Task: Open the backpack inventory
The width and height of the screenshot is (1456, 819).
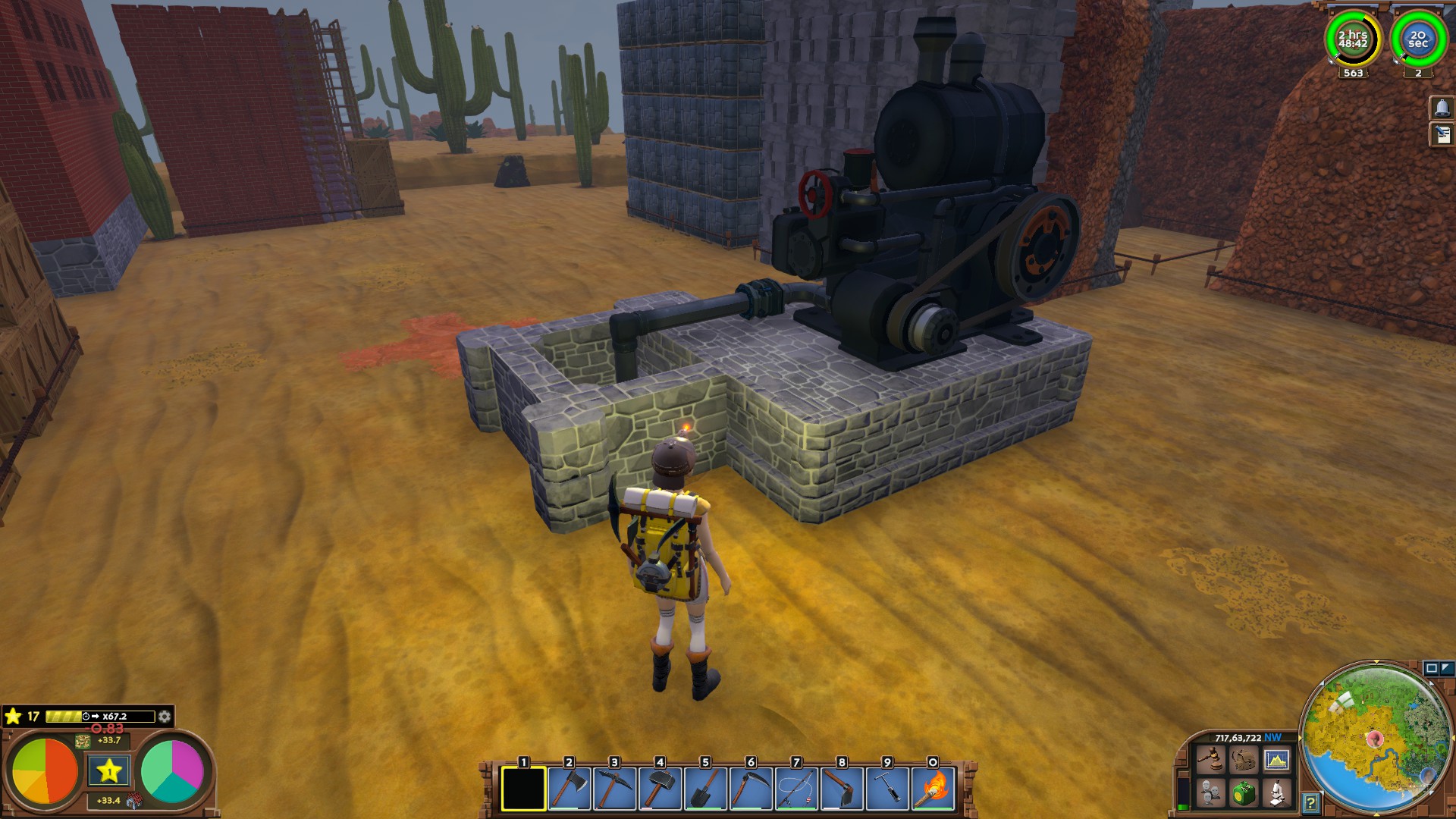Action: coord(1244,759)
